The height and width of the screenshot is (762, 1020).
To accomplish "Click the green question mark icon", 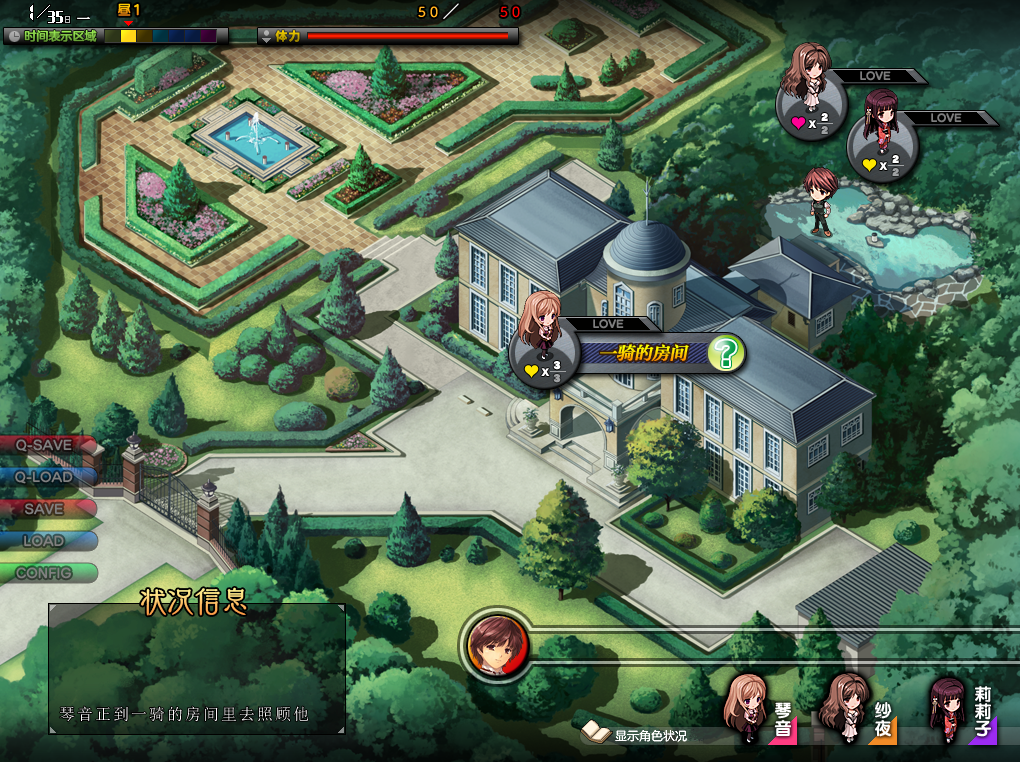I will (x=725, y=354).
